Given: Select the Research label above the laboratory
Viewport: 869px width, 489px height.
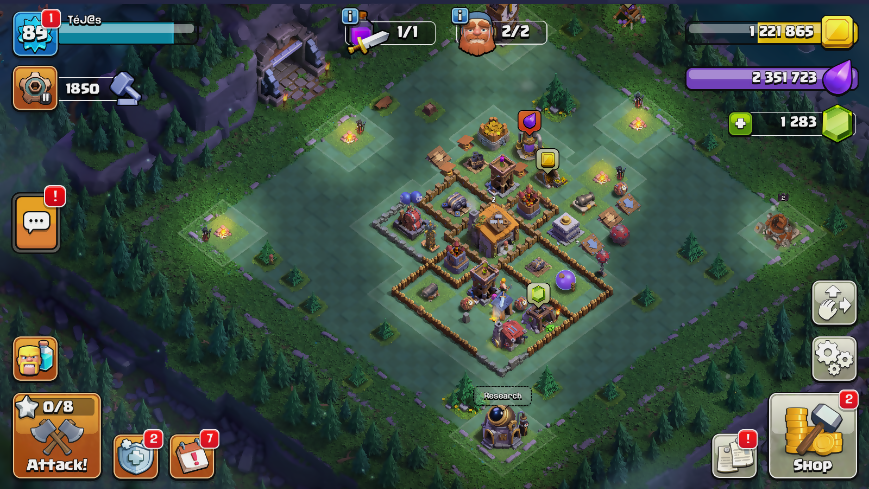Looking at the screenshot, I should tap(502, 395).
